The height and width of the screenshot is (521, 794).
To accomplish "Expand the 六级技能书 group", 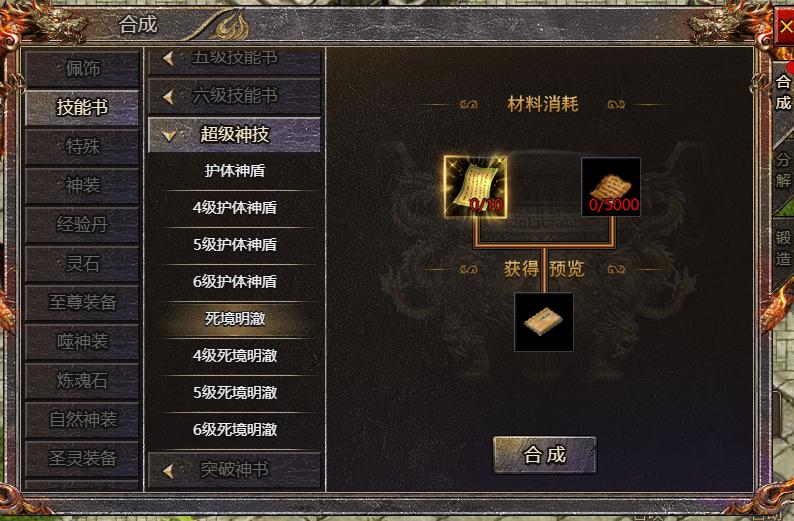I will [234, 96].
